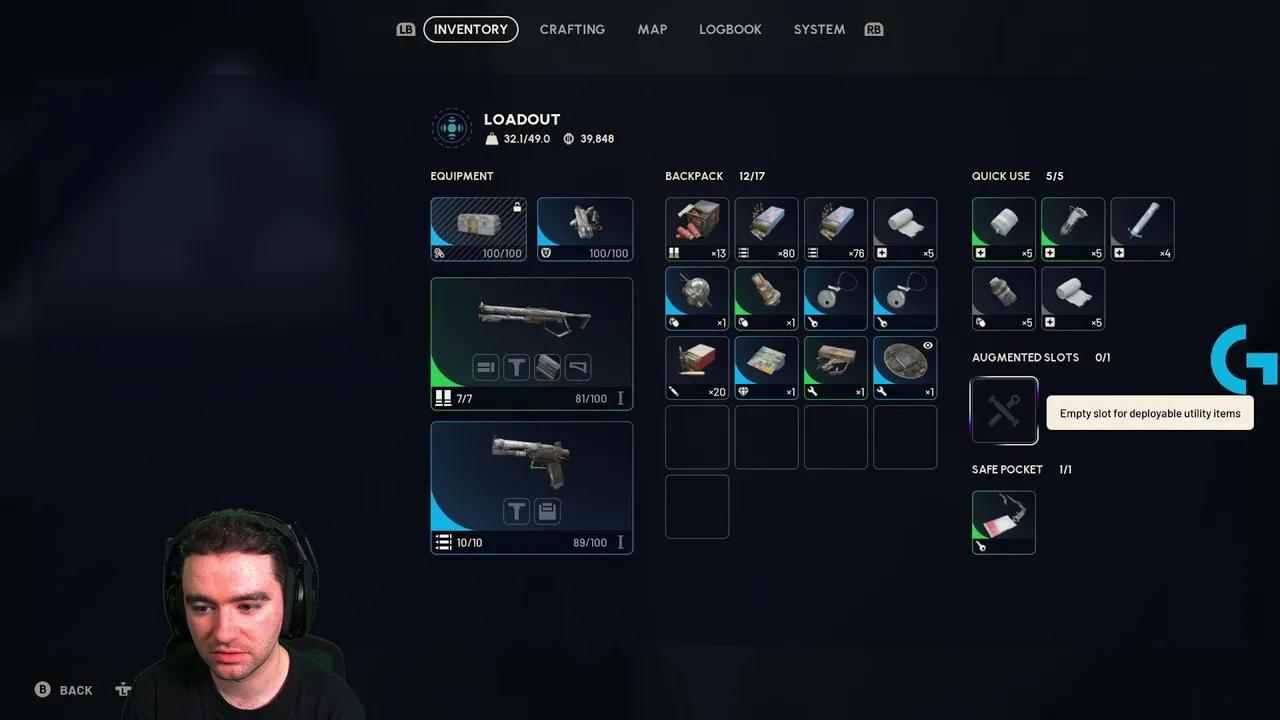This screenshot has width=1280, height=720.
Task: Click the Back button
Action: coord(66,690)
